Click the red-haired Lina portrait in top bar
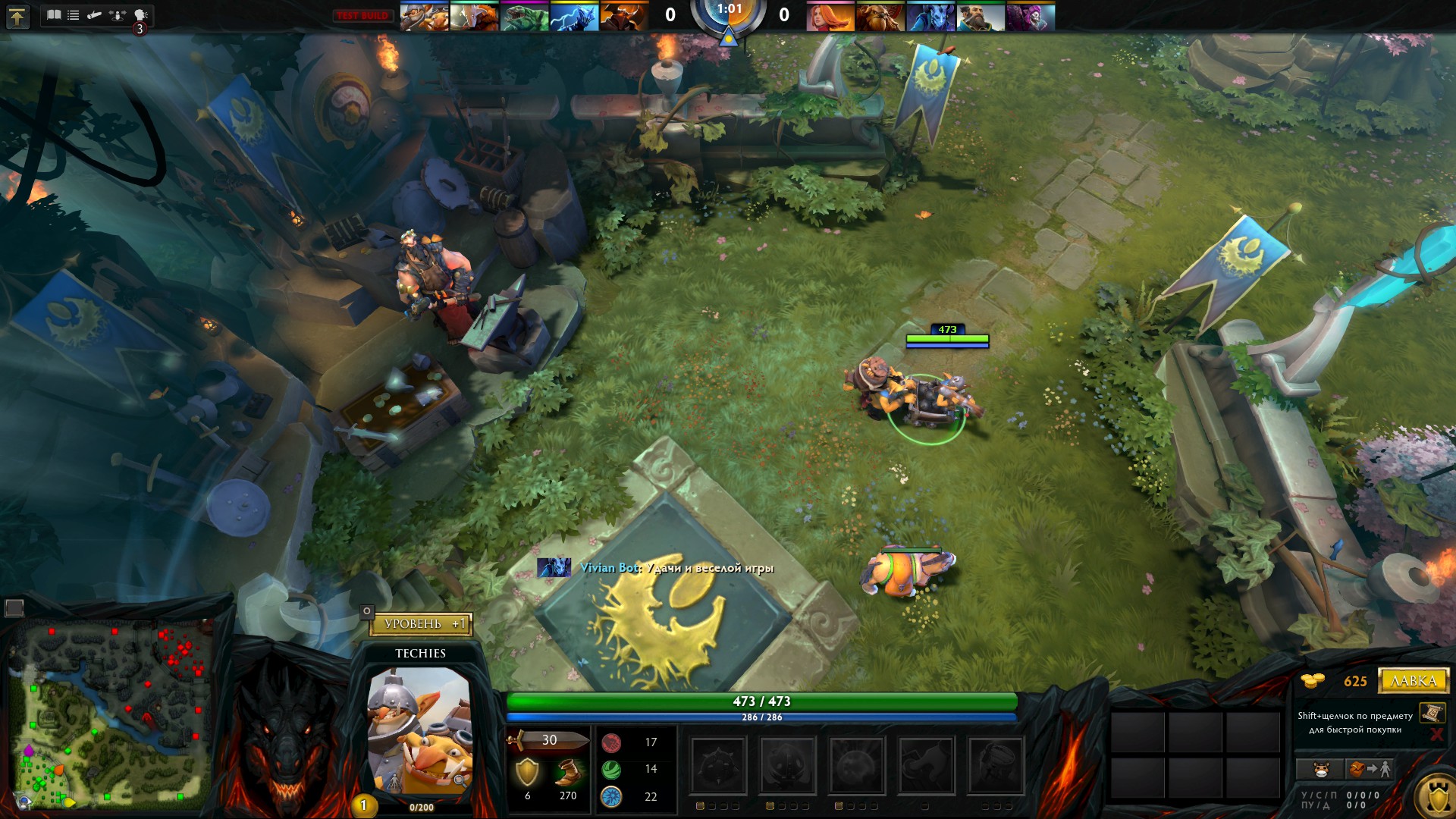Viewport: 1456px width, 819px height. (x=830, y=17)
